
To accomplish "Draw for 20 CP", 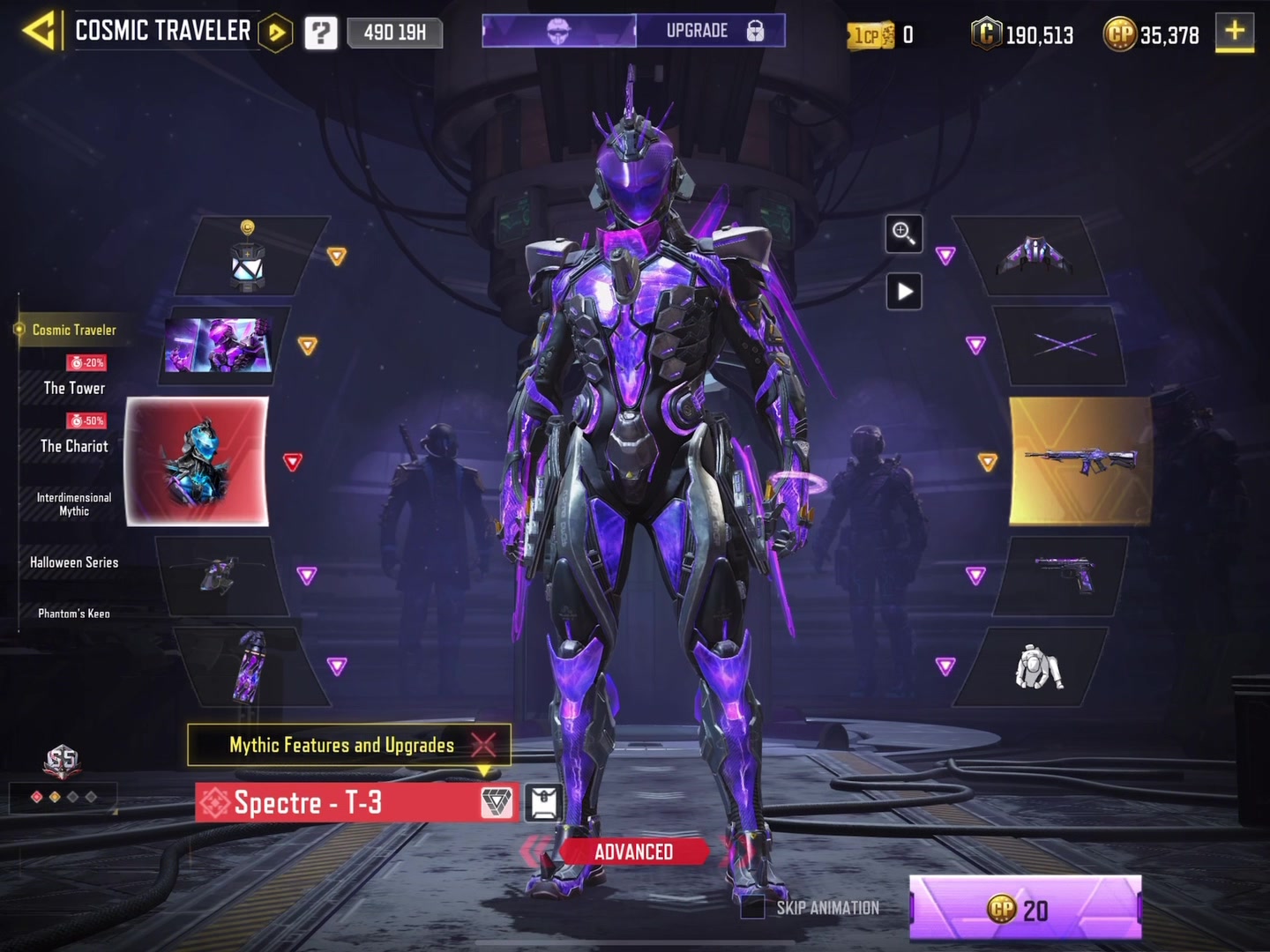I will coord(1025,908).
